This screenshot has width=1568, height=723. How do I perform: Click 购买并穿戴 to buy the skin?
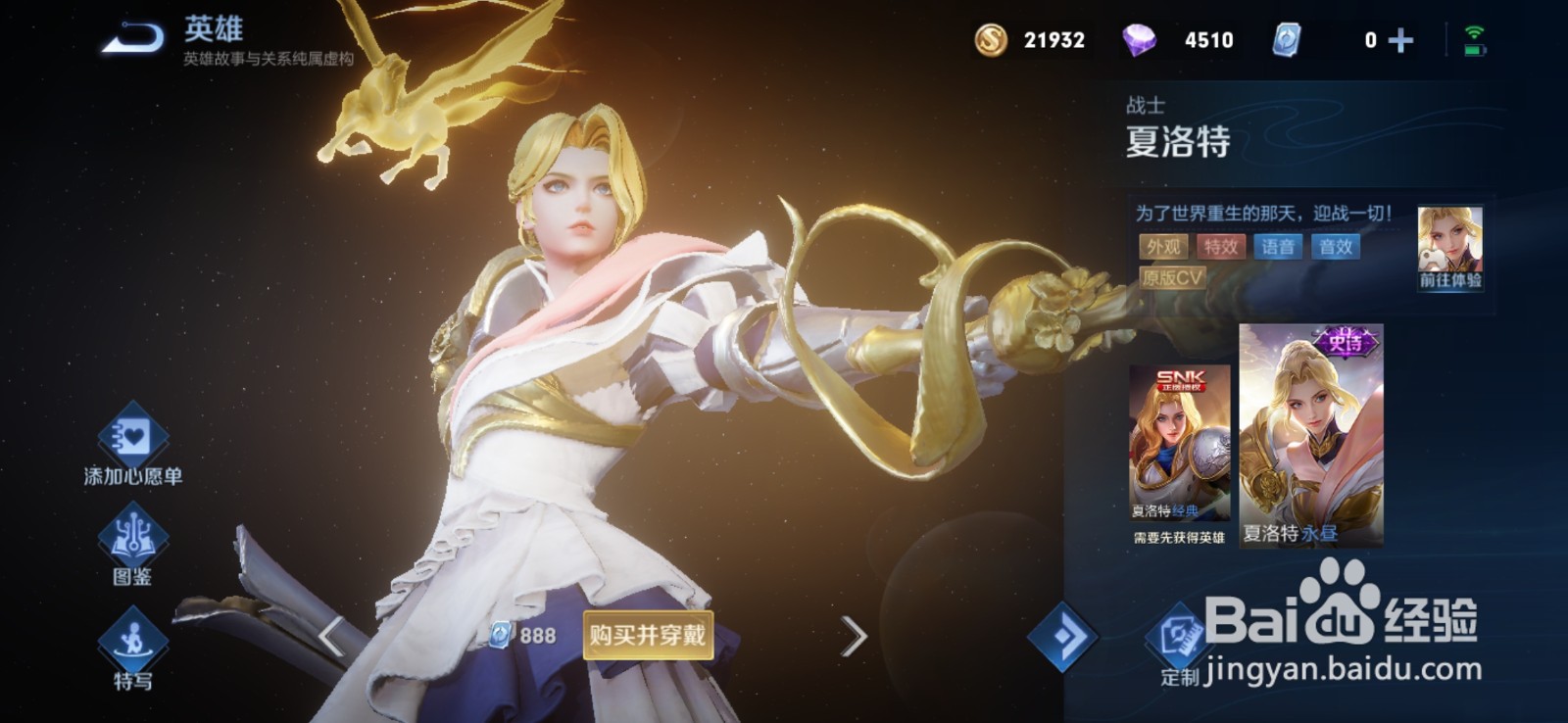[x=647, y=635]
